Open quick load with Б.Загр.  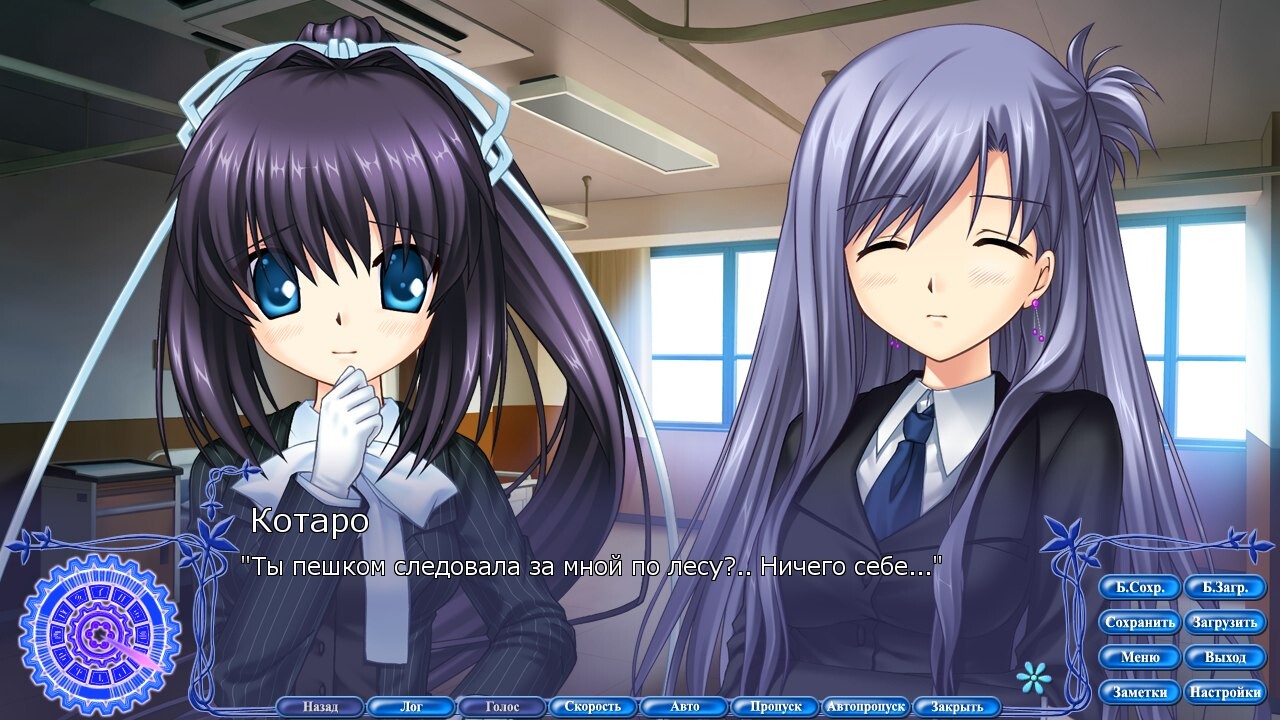(x=1225, y=587)
